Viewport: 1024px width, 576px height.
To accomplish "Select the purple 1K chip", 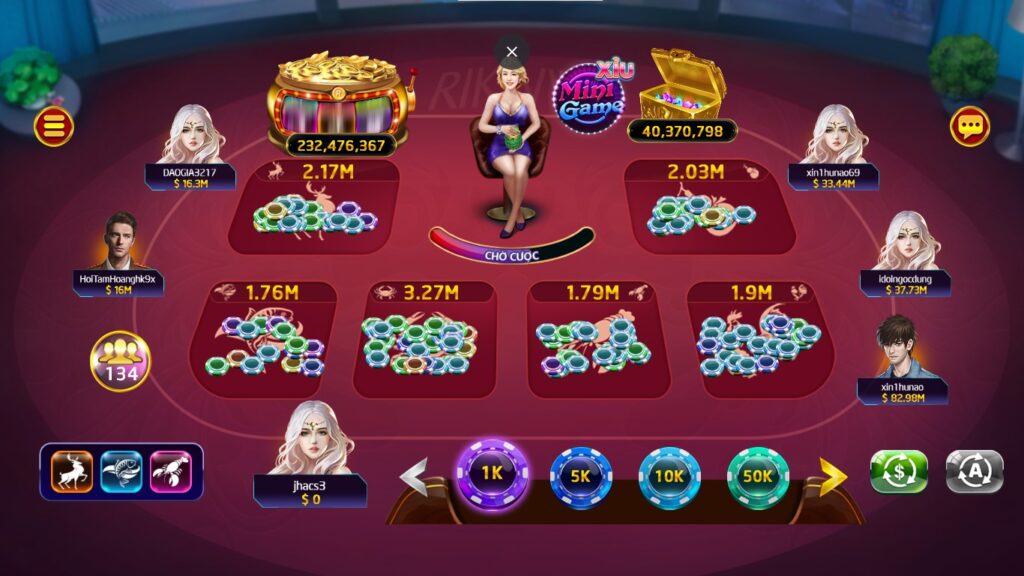I will click(491, 473).
